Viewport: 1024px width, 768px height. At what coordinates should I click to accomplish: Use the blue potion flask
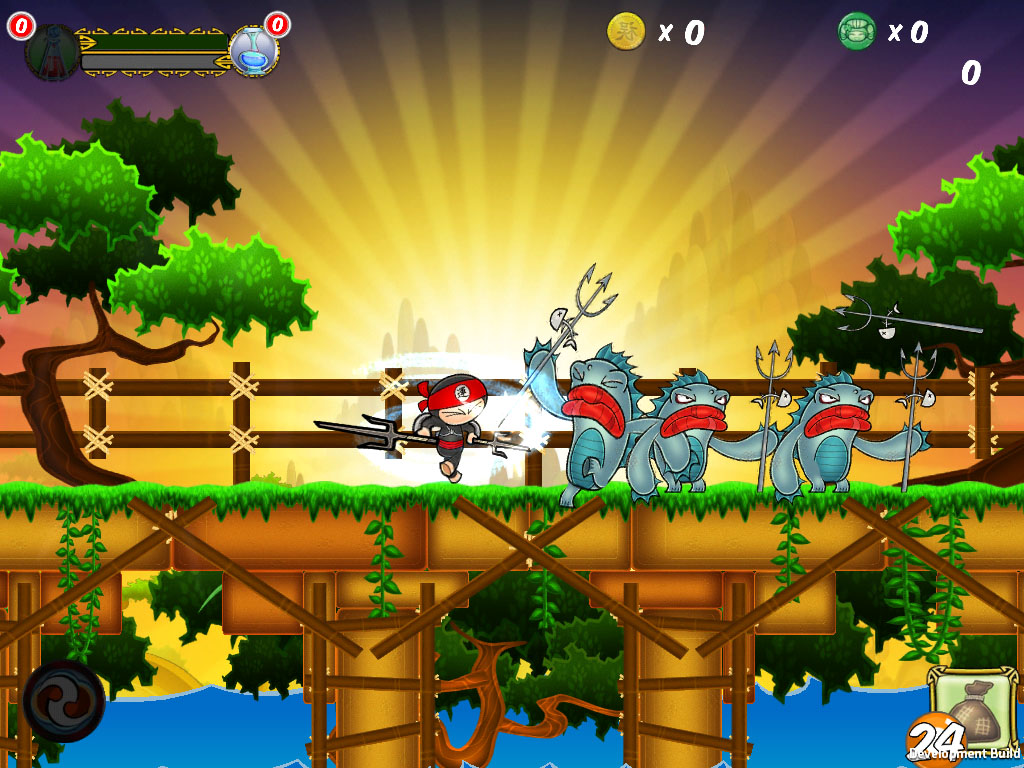(x=253, y=53)
